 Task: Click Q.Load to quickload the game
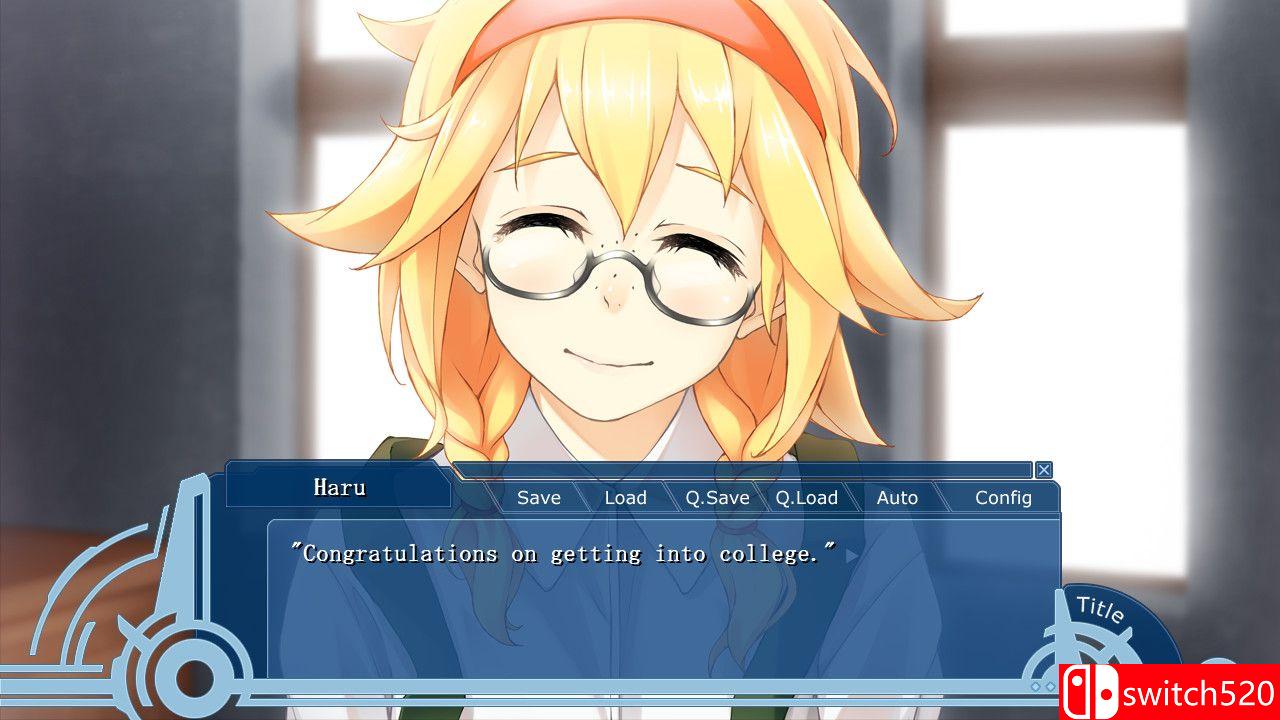[808, 497]
